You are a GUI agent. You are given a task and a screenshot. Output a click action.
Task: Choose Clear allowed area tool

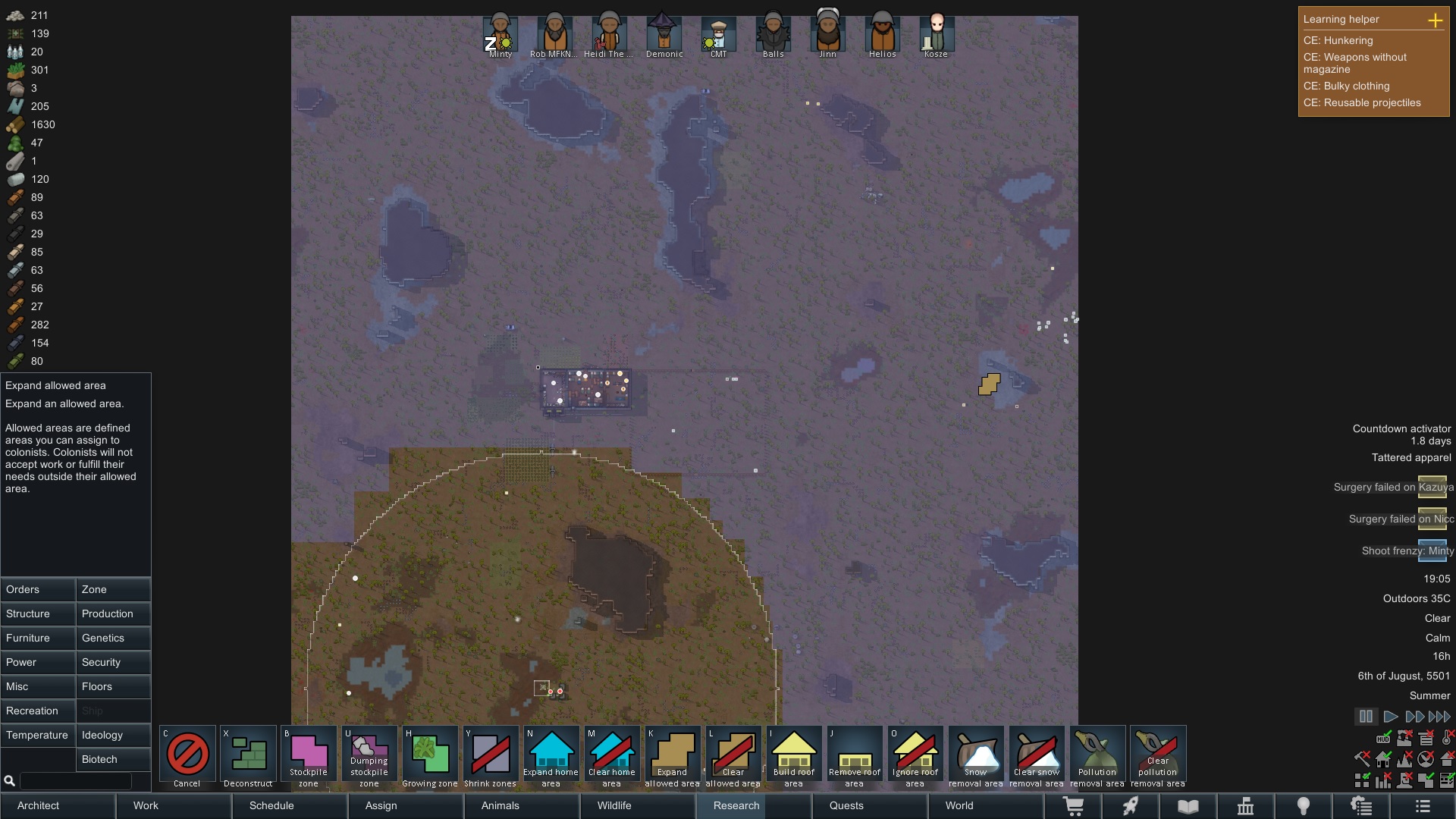(x=733, y=757)
